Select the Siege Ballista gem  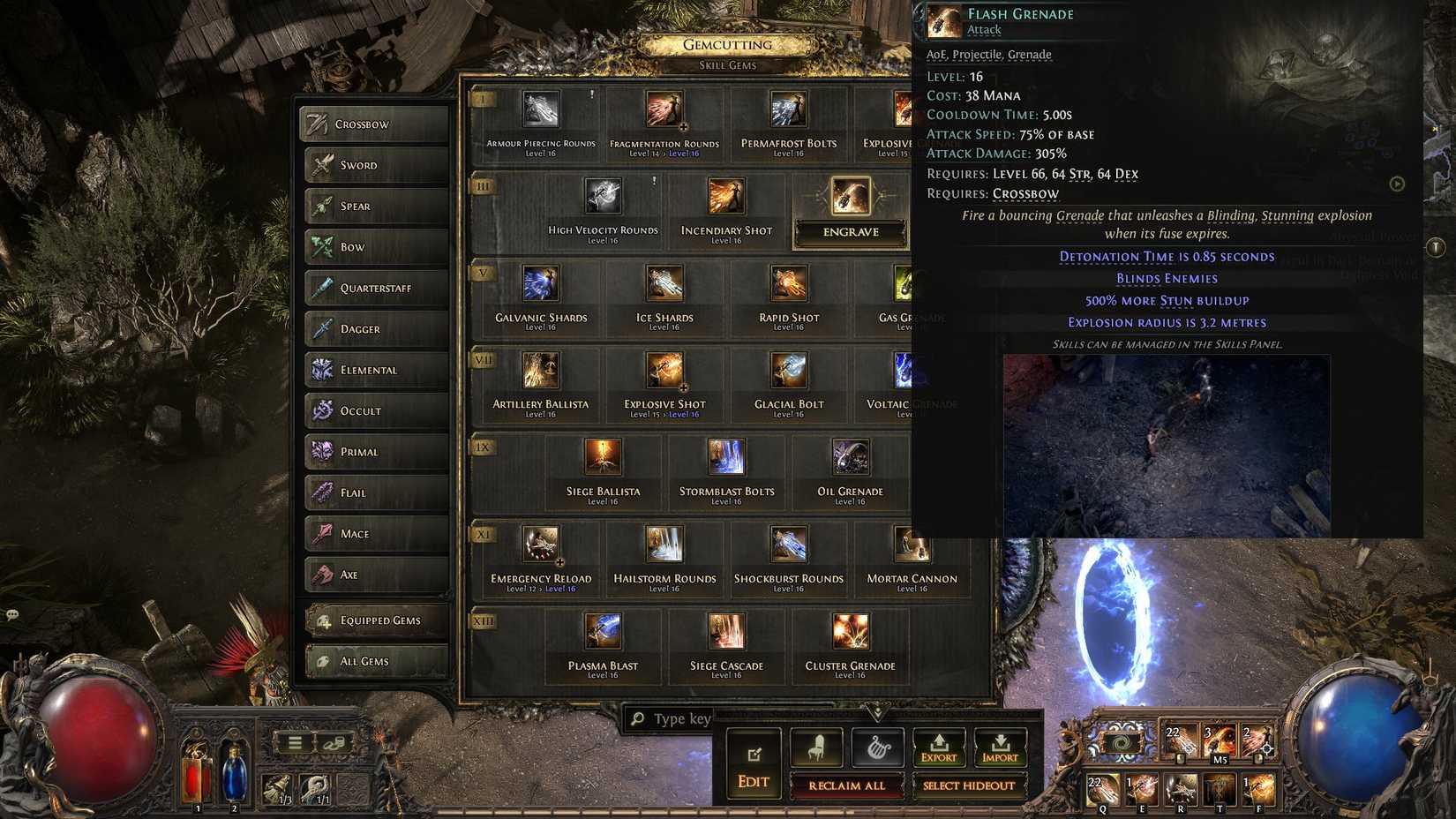tap(603, 458)
